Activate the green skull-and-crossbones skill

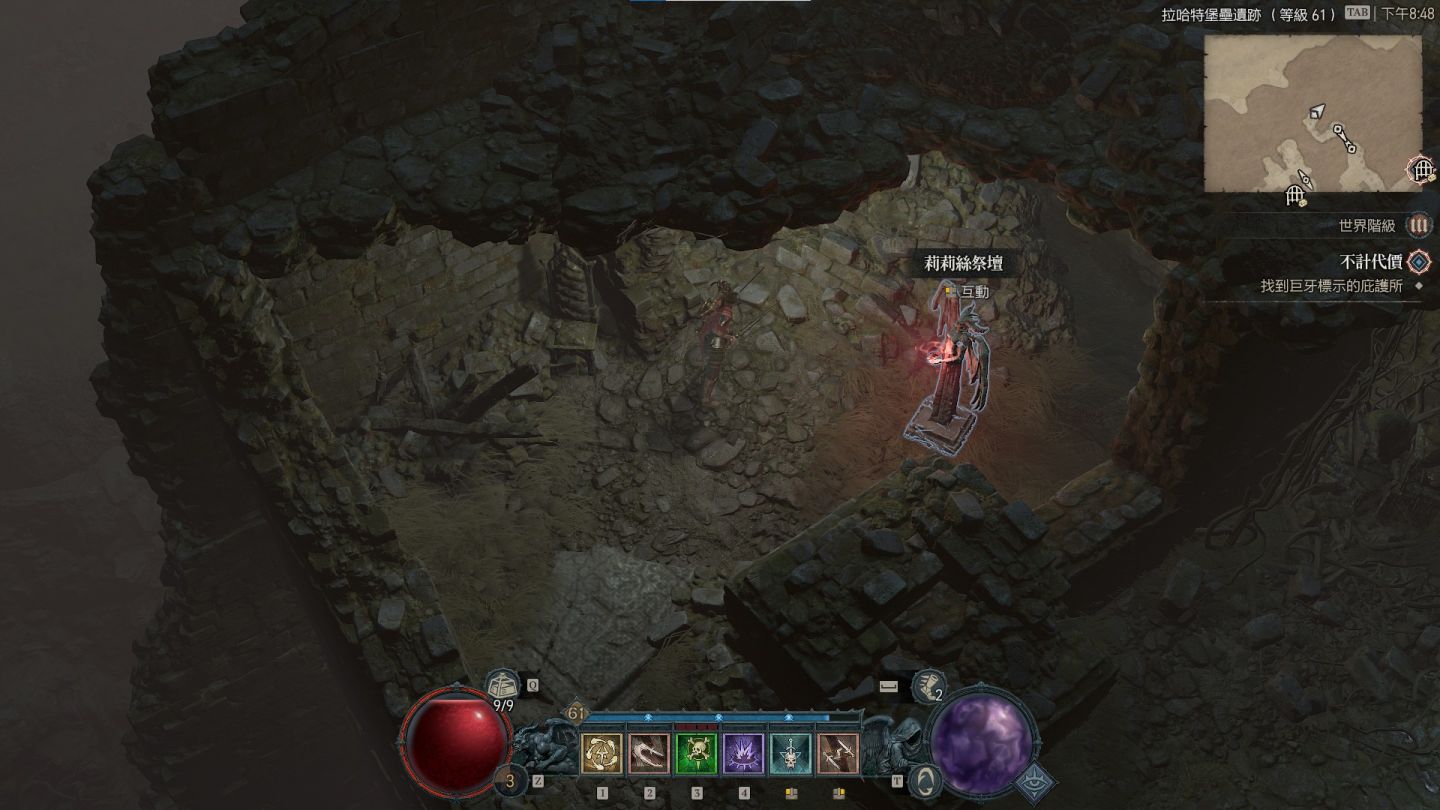click(x=696, y=754)
